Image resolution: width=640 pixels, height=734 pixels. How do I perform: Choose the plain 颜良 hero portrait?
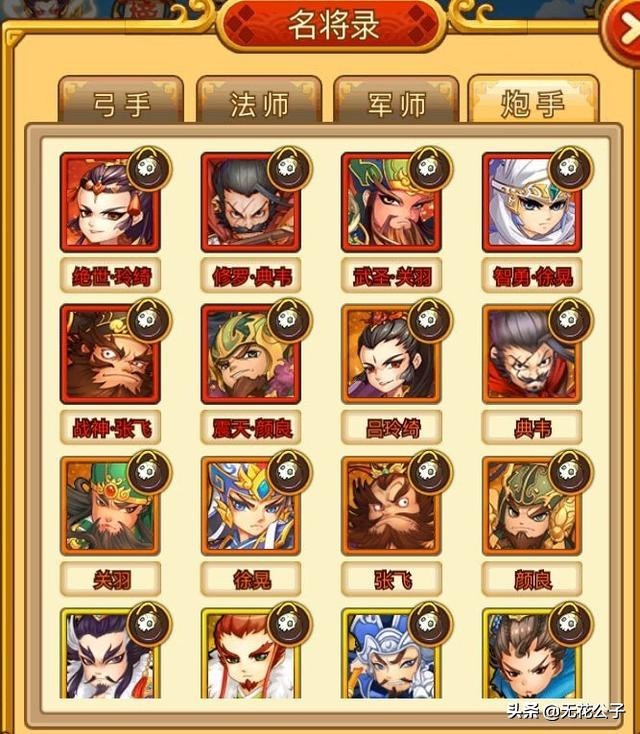click(x=530, y=507)
